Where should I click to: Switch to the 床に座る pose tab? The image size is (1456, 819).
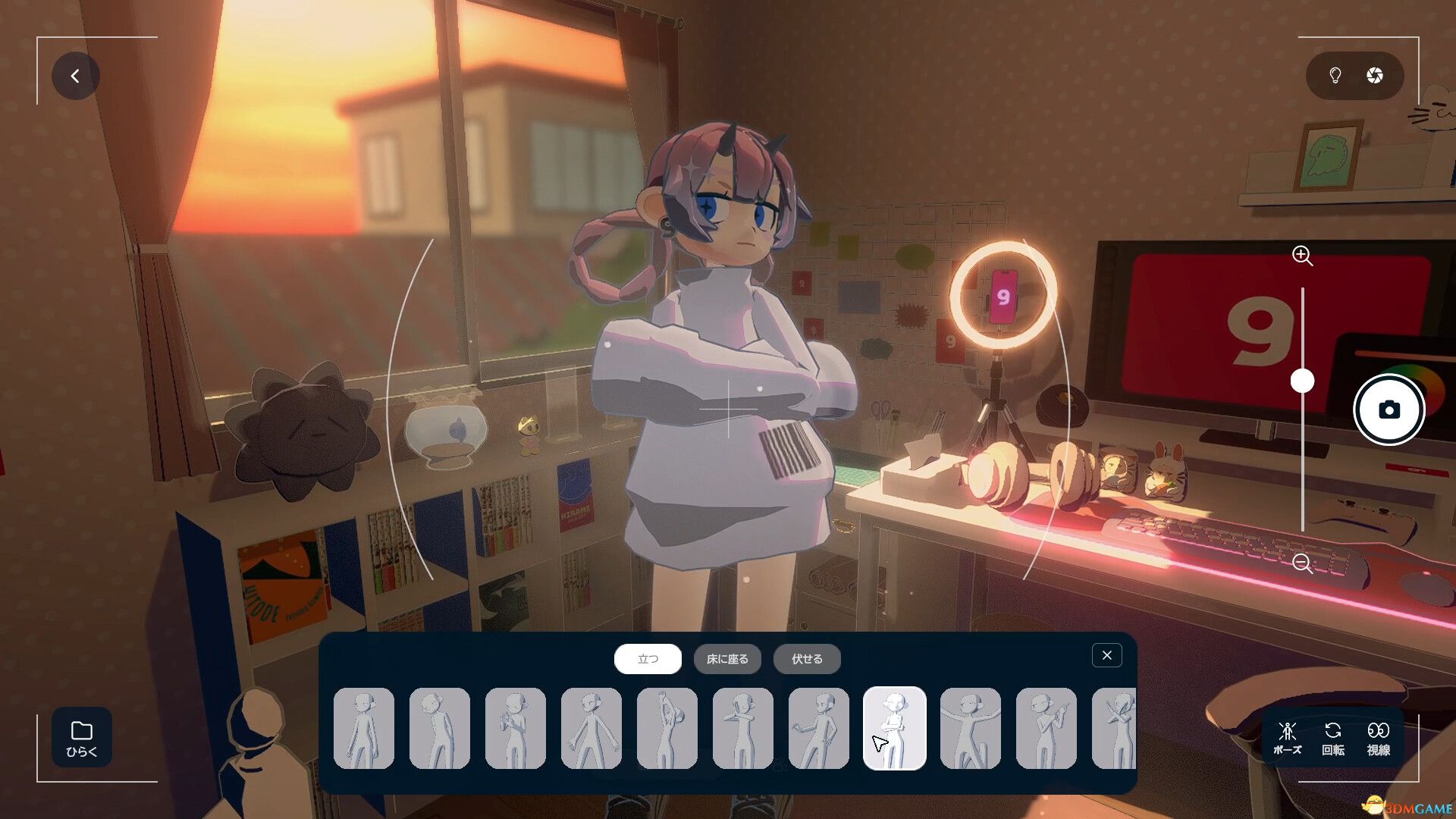(727, 659)
